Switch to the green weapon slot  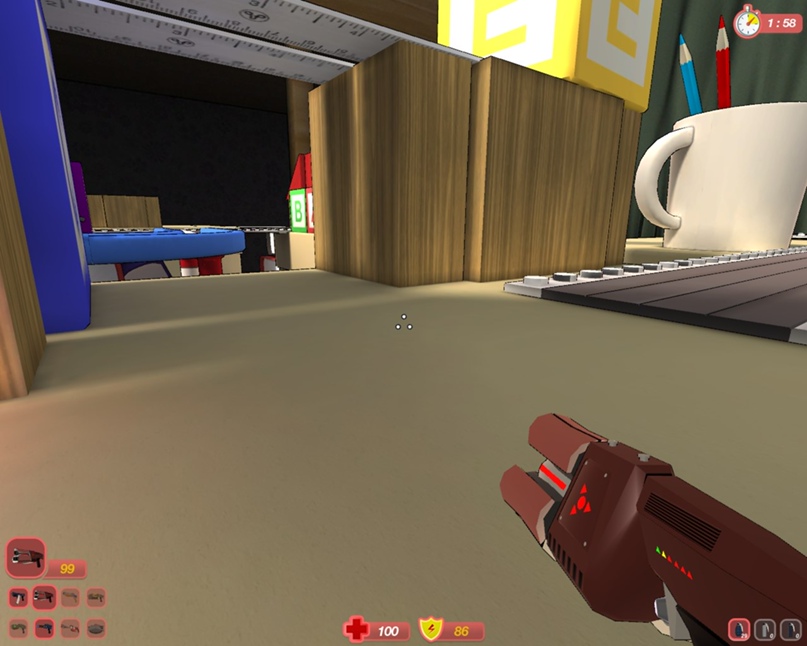[x=18, y=629]
